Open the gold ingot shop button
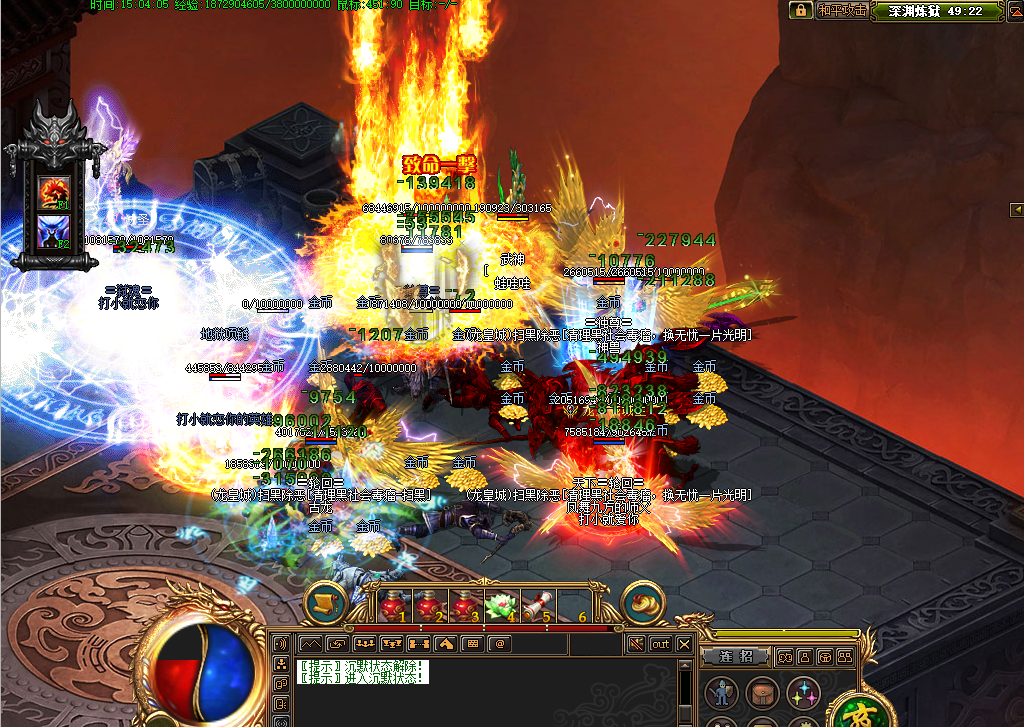This screenshot has height=727, width=1024. [644, 603]
